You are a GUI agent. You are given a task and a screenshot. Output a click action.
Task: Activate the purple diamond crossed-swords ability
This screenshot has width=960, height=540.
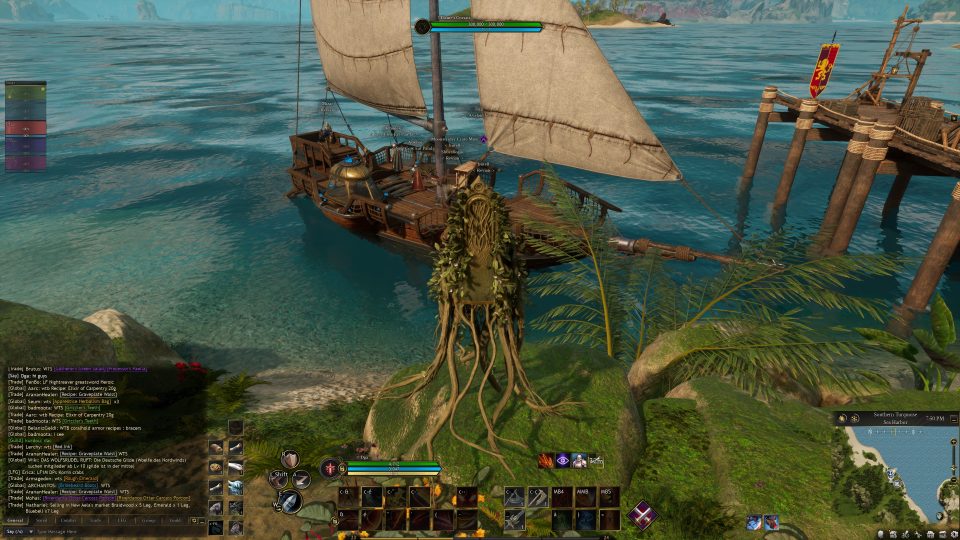[641, 514]
